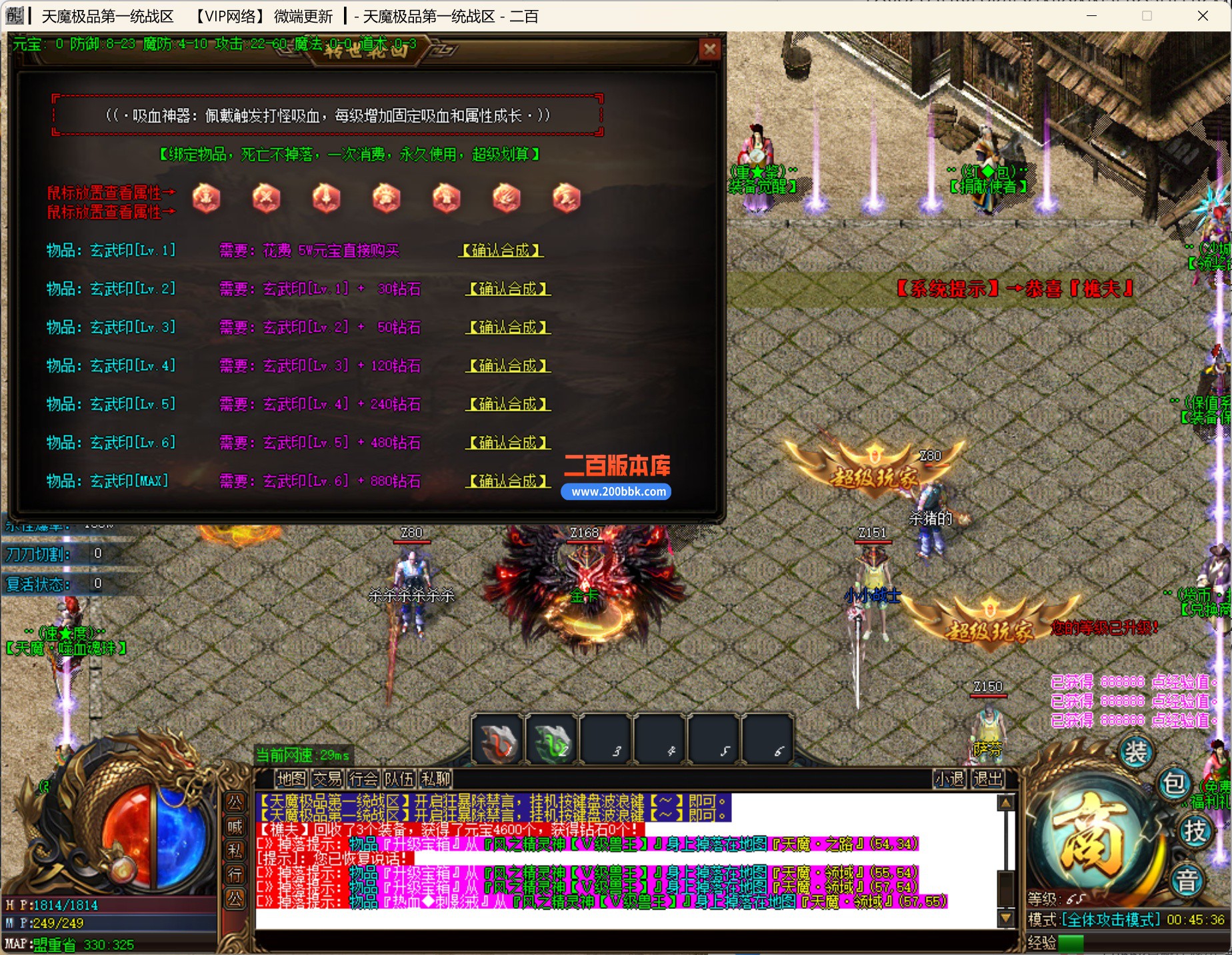Image resolution: width=1232 pixels, height=955 pixels.
Task: Confirm synthesis of 玄武印[MAX]
Action: [508, 481]
